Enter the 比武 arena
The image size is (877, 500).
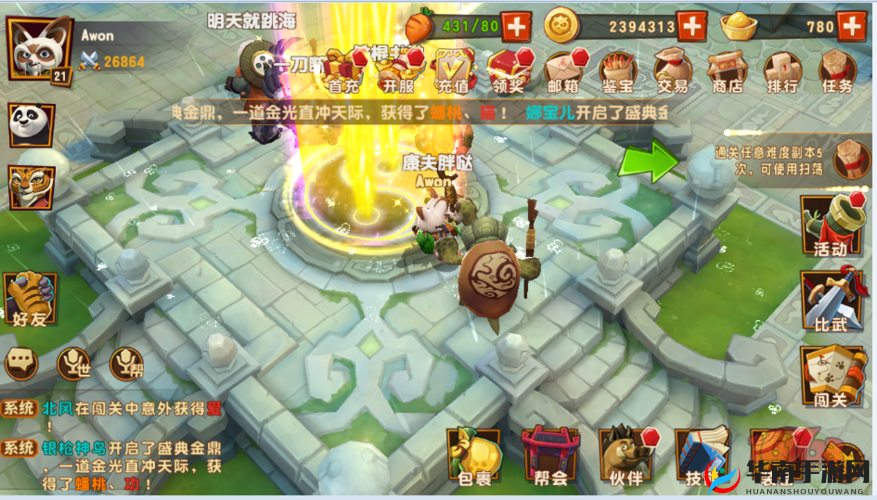(x=831, y=300)
